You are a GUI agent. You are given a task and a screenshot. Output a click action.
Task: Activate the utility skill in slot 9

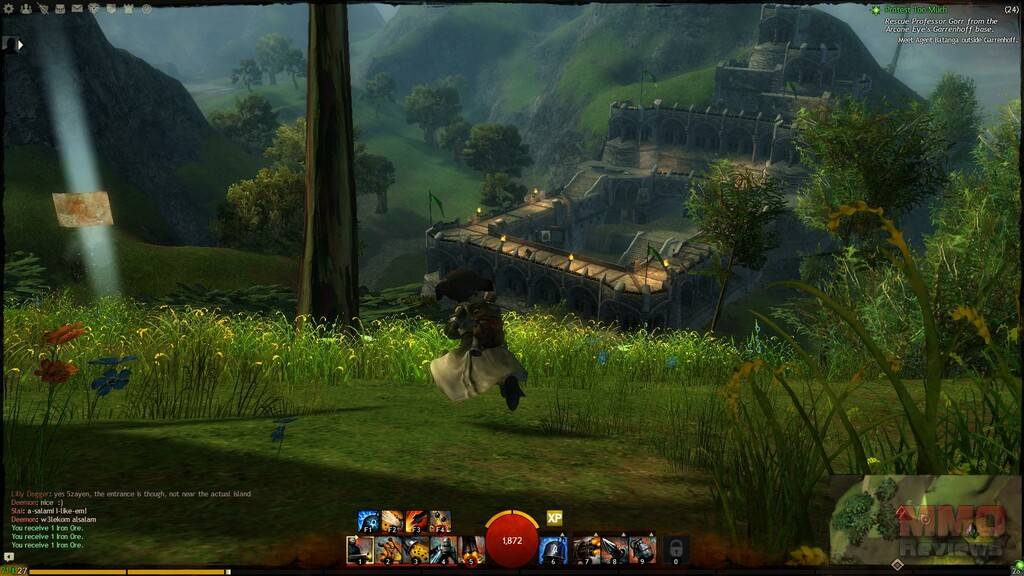click(x=642, y=549)
